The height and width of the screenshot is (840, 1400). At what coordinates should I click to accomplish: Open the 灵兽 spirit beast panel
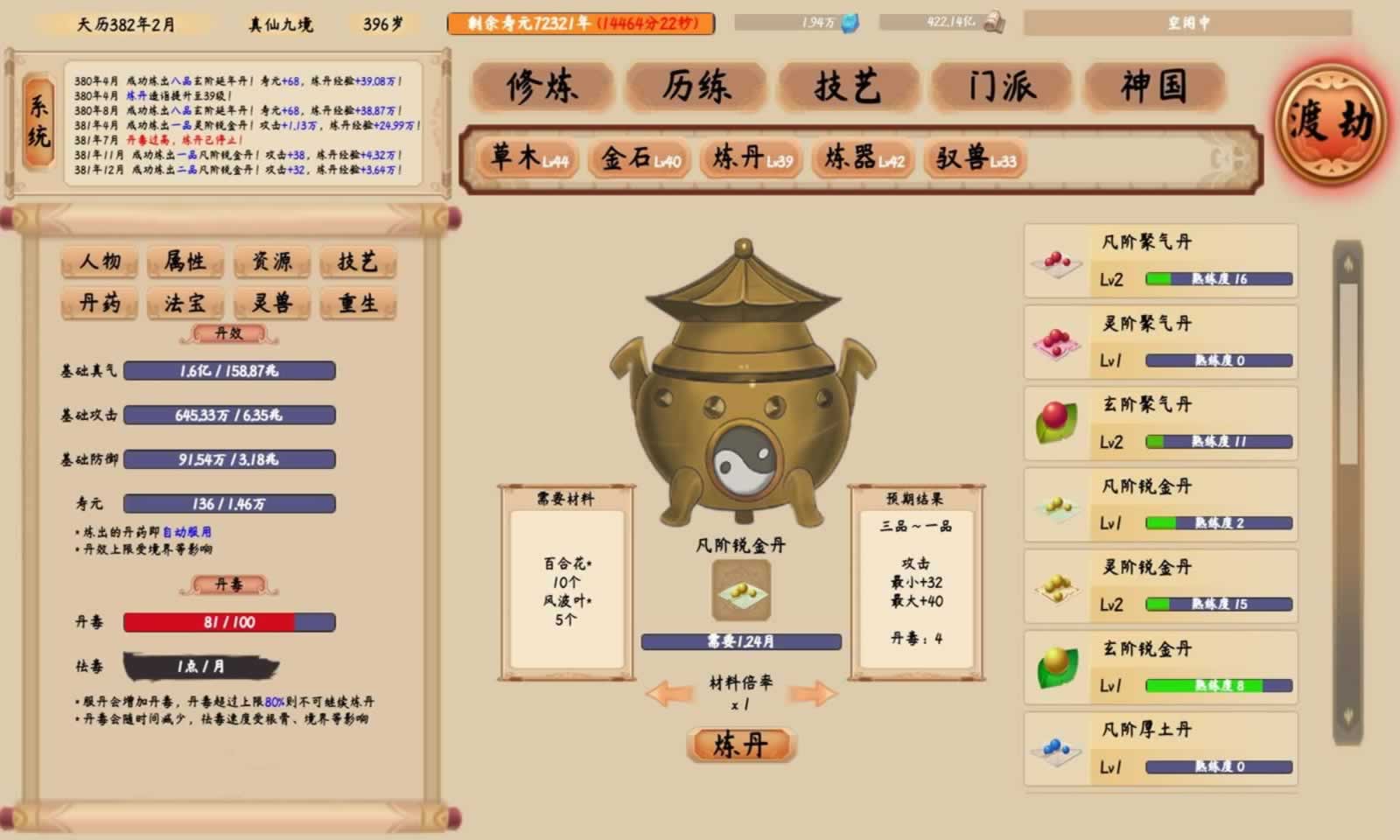point(271,303)
